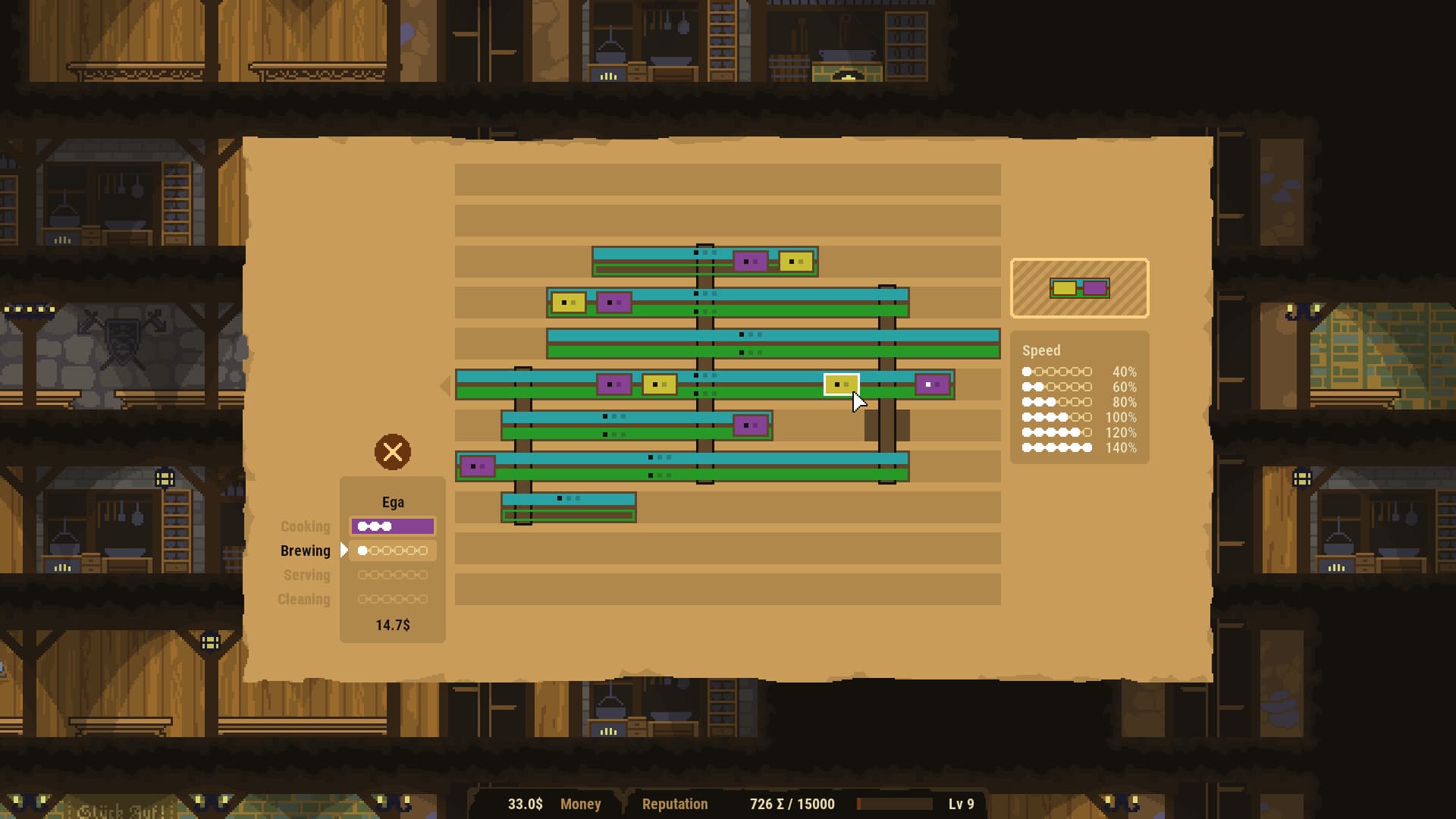Click the purple task block at the right end of the fourth row
Viewport: 1456px width, 819px height.
tap(933, 384)
